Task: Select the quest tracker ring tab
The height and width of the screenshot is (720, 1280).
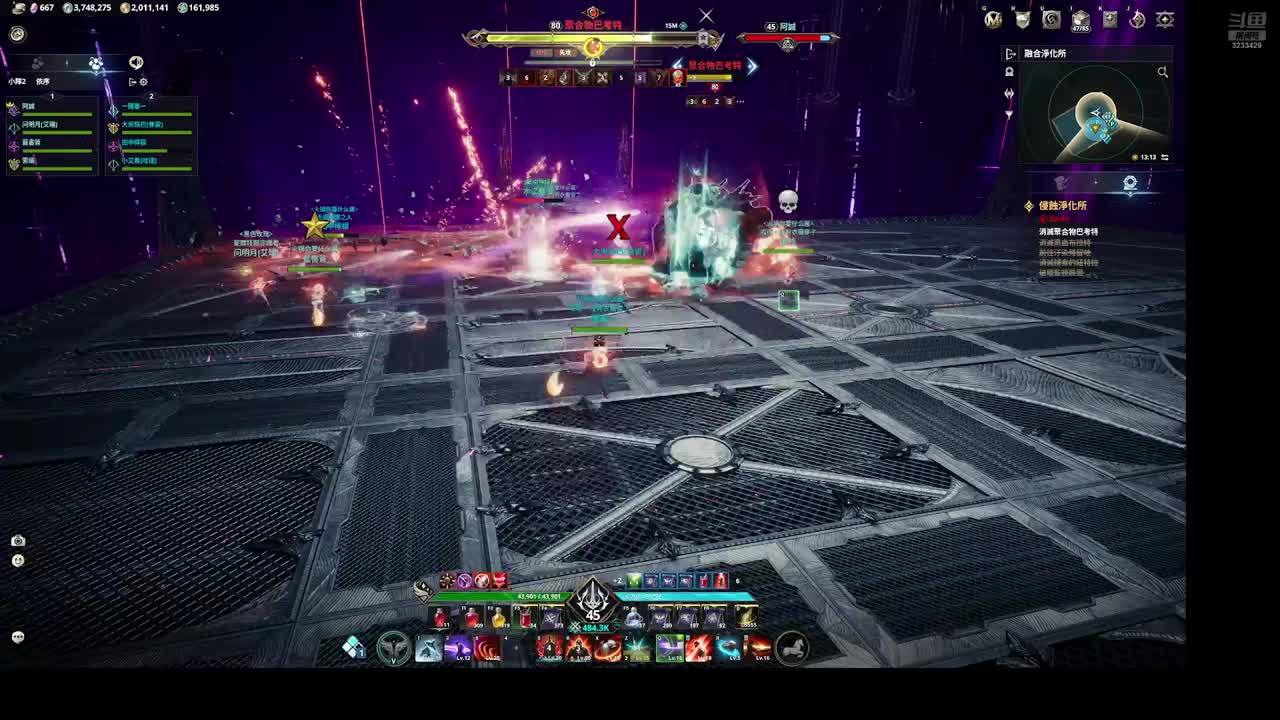Action: (x=1130, y=183)
